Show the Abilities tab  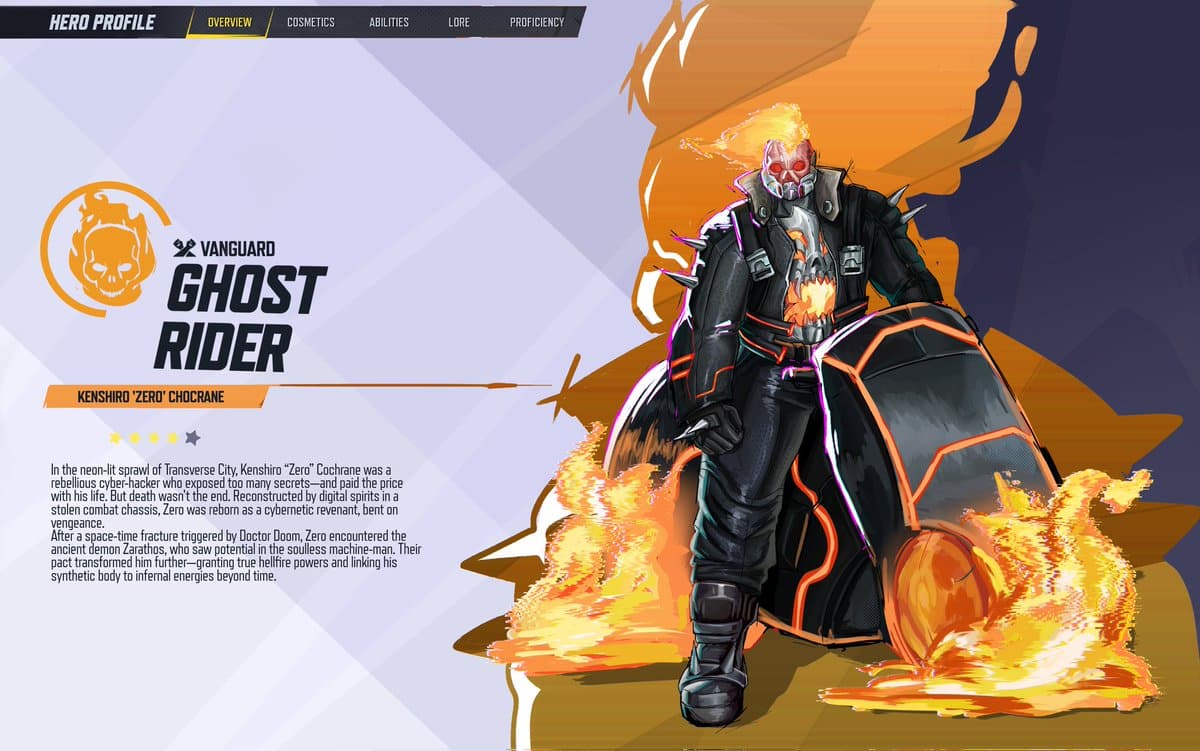pos(391,22)
